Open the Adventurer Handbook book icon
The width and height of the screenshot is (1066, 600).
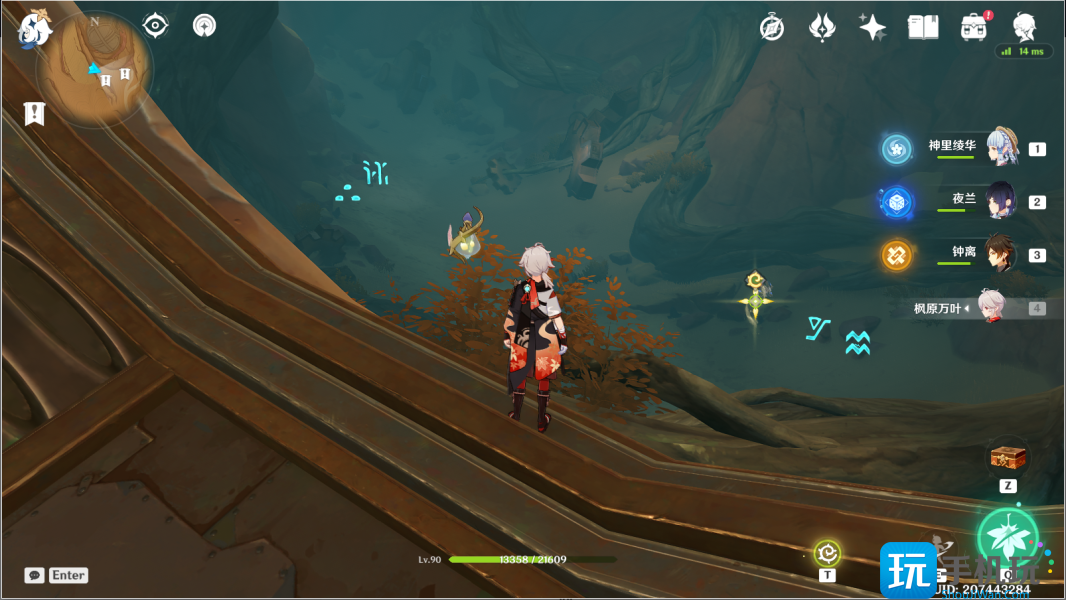[922, 27]
